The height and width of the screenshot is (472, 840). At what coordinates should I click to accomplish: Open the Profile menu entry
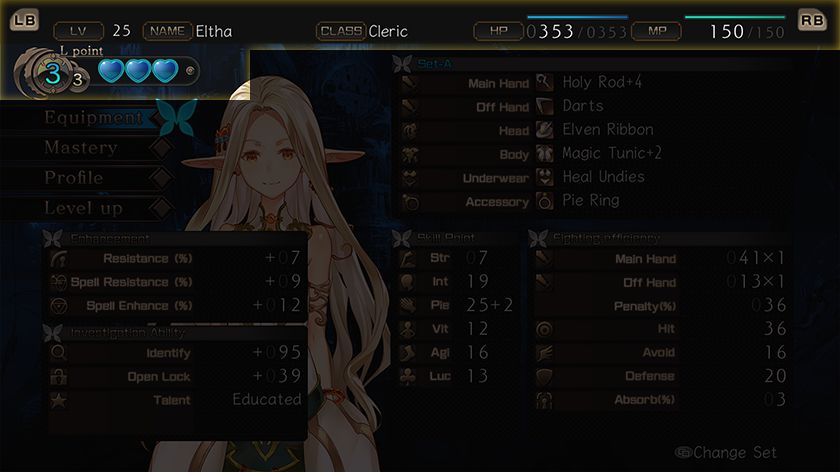tap(74, 178)
